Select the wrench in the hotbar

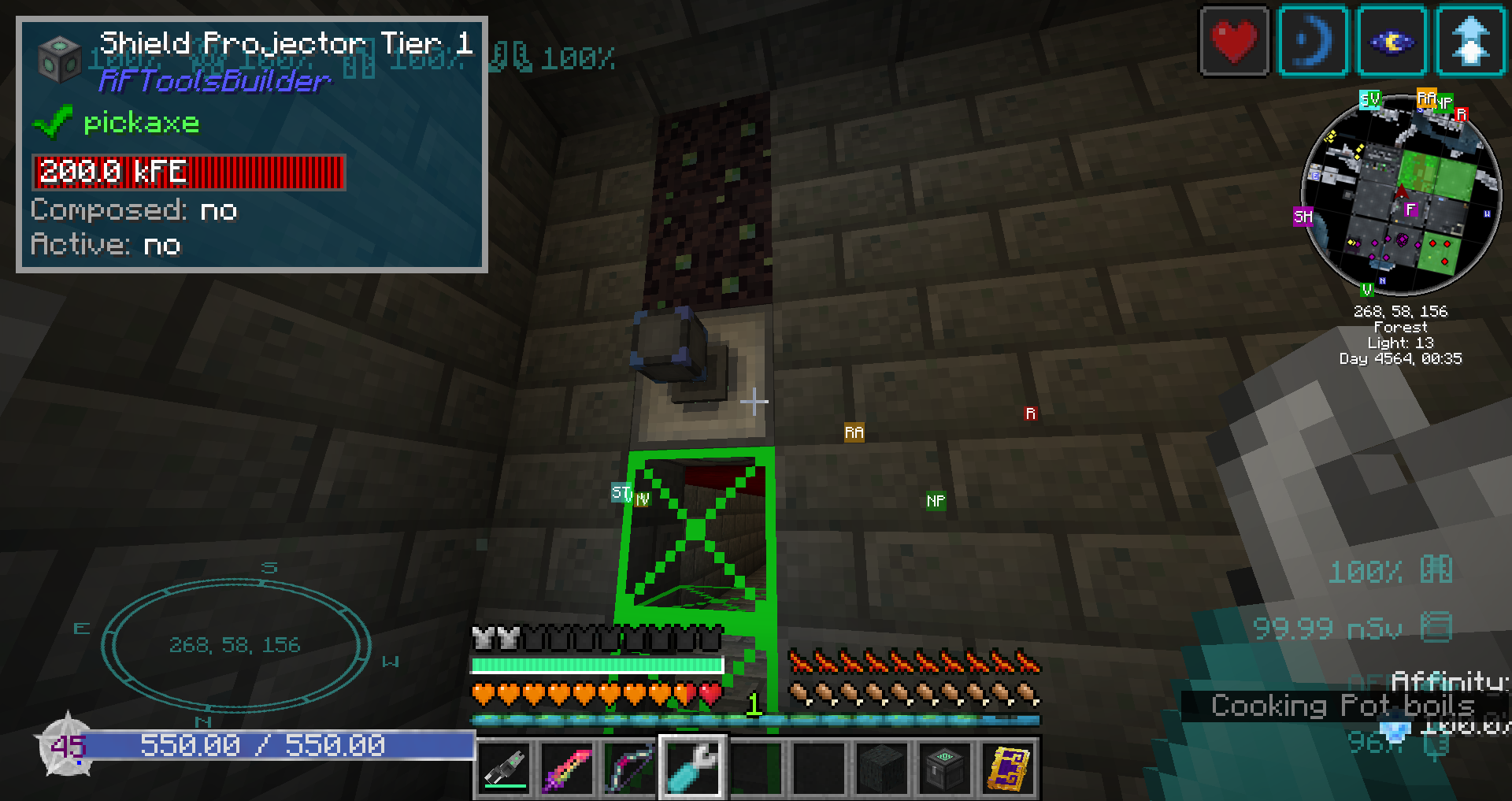pos(692,768)
